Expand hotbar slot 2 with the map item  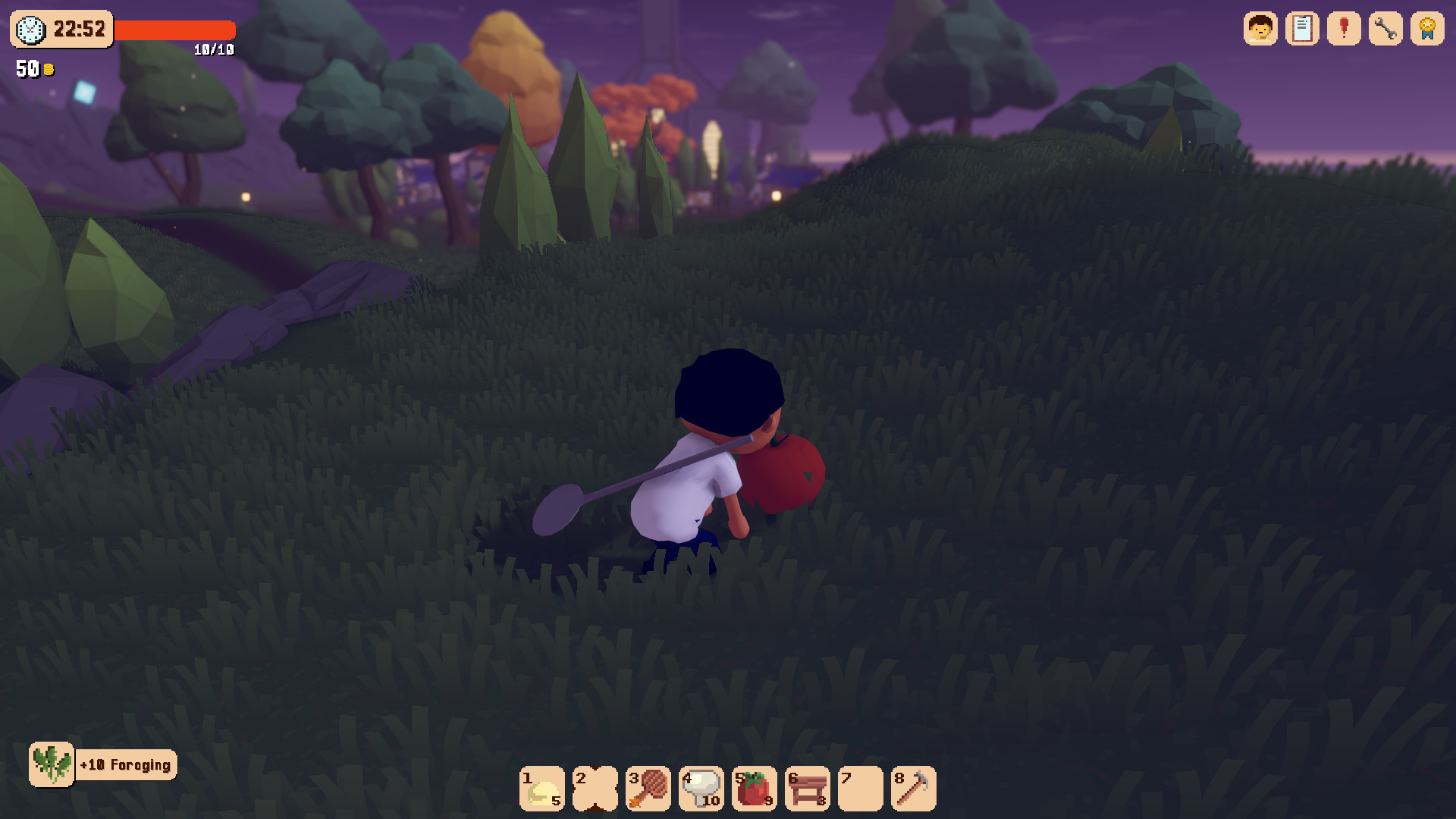click(x=595, y=789)
